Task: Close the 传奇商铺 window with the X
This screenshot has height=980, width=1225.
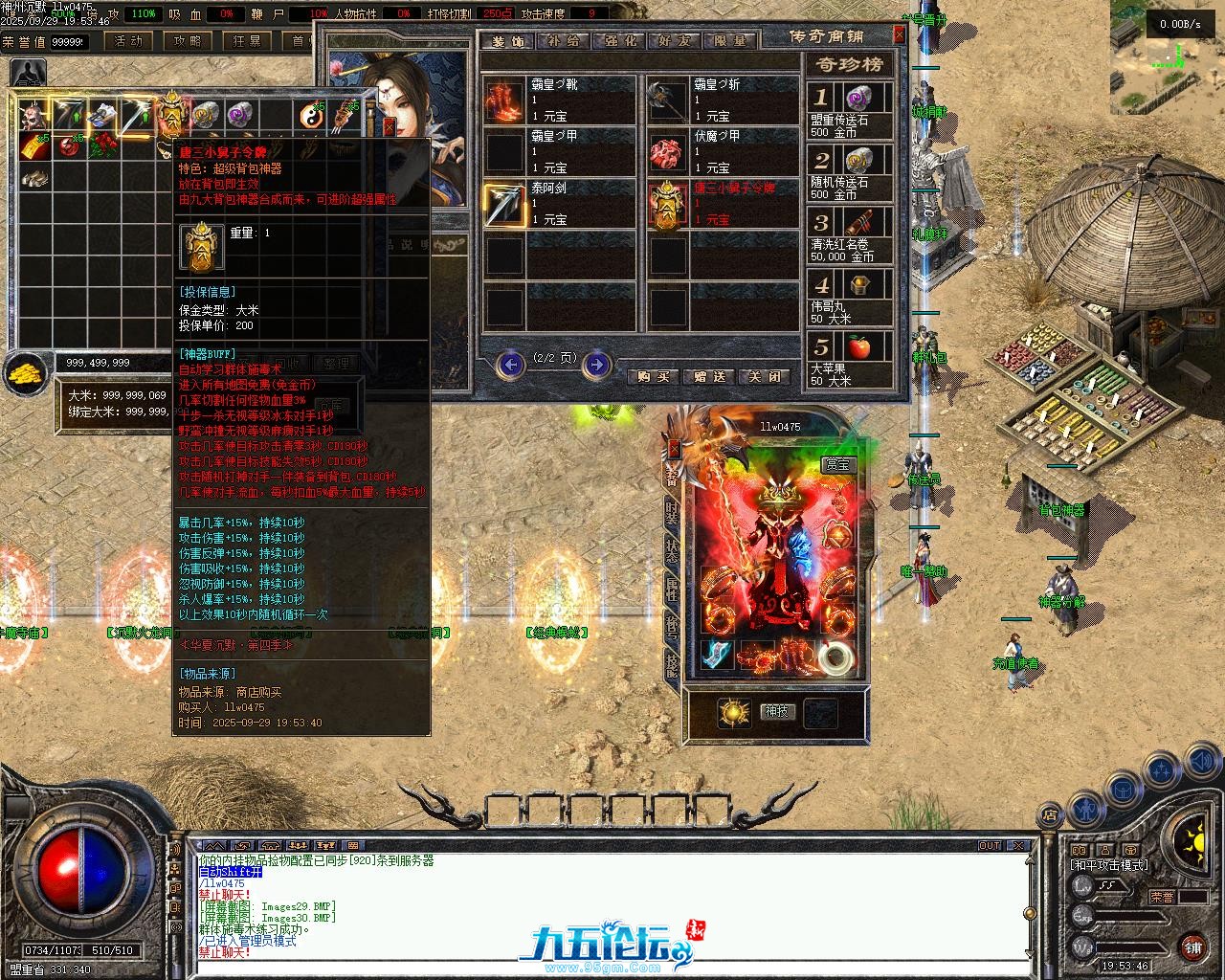Action: coord(899,34)
